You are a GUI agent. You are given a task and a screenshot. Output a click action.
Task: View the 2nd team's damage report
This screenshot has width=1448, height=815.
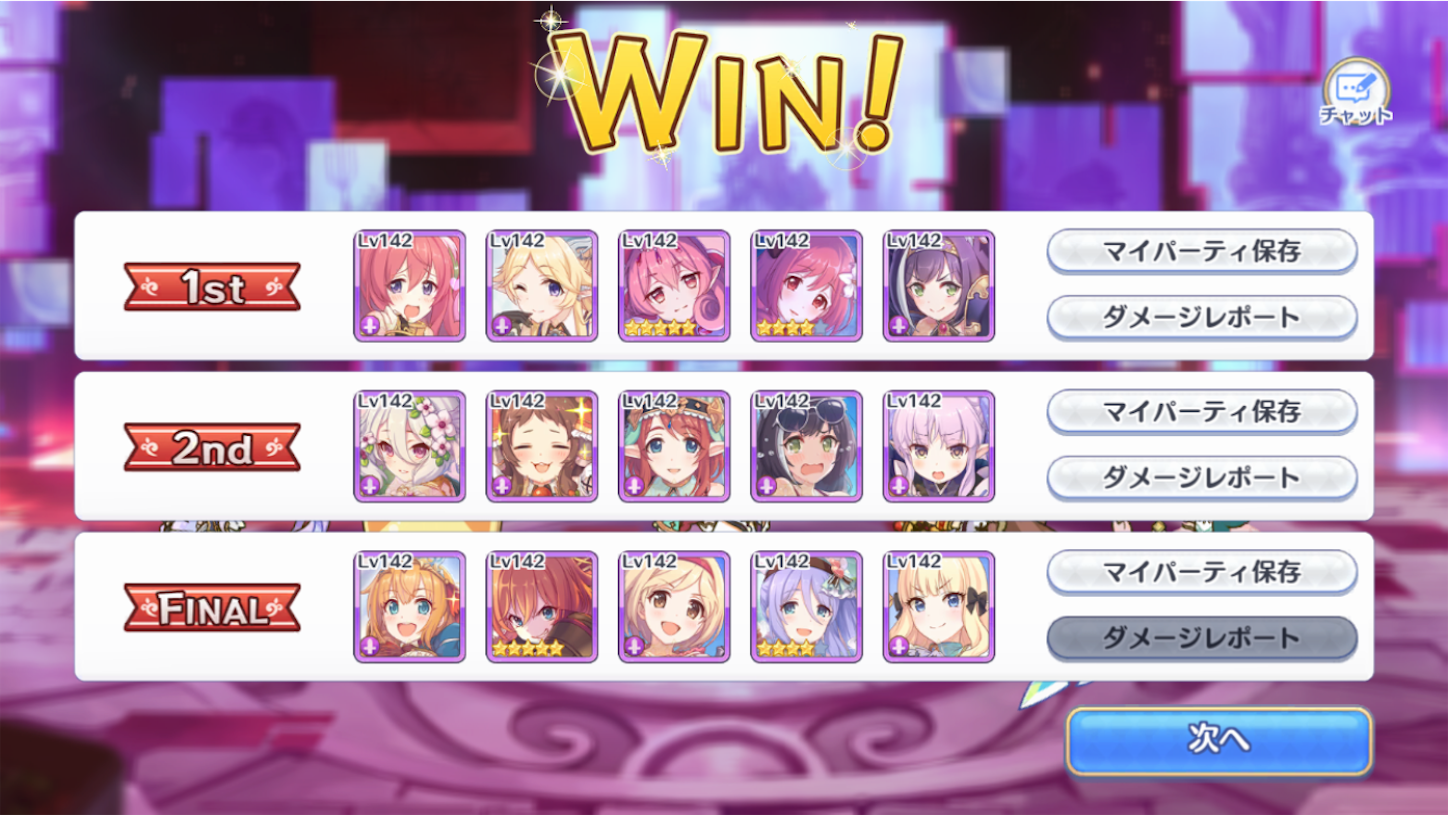tap(1201, 477)
